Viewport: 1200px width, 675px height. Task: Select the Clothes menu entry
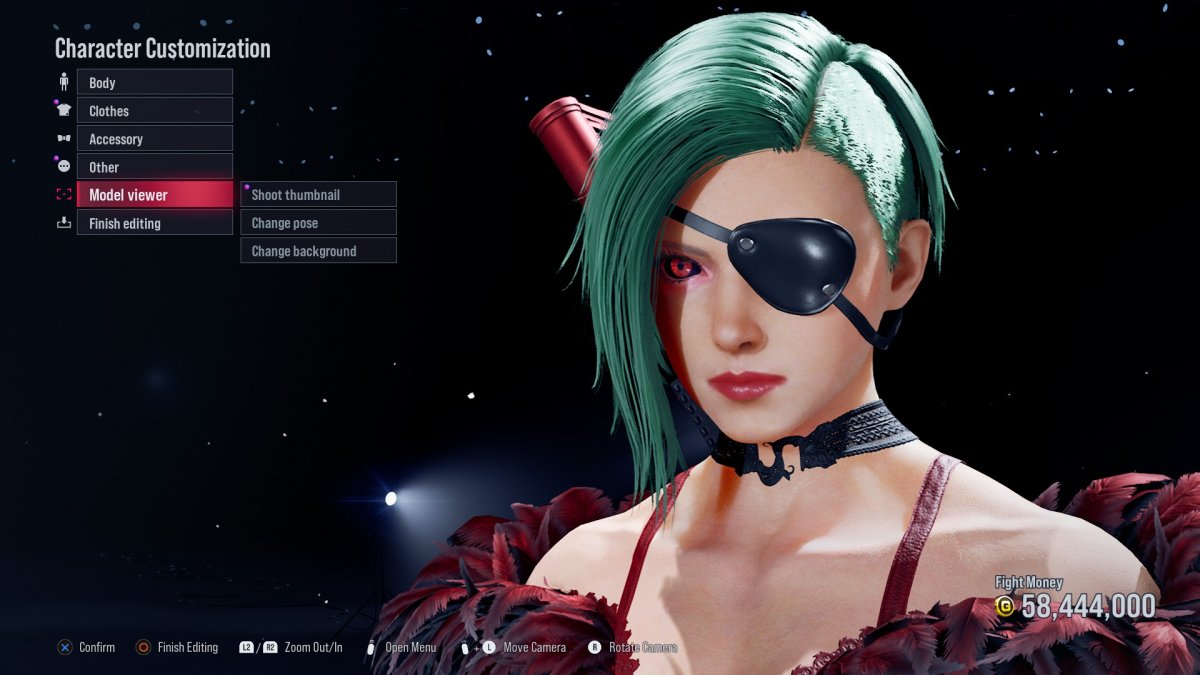[x=154, y=111]
